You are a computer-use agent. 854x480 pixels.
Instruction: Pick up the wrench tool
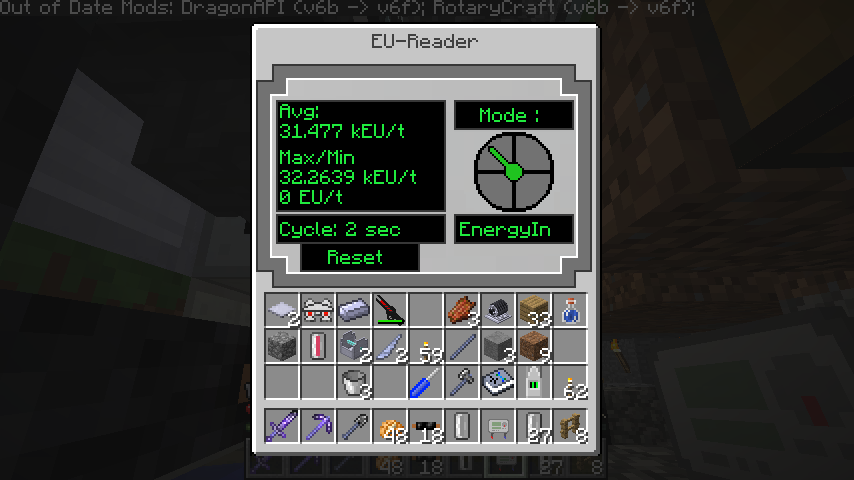(x=462, y=382)
